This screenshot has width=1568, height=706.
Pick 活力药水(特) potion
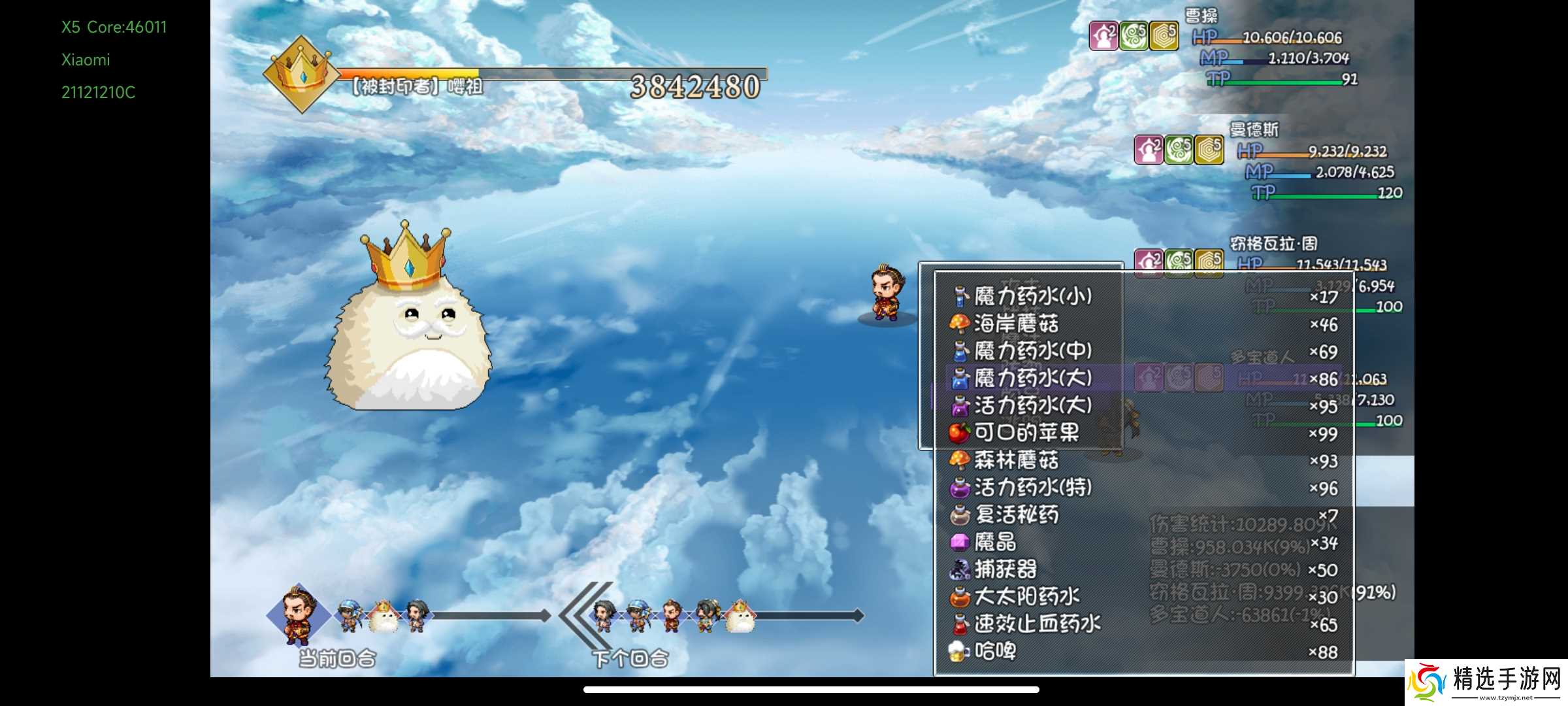tap(1032, 488)
